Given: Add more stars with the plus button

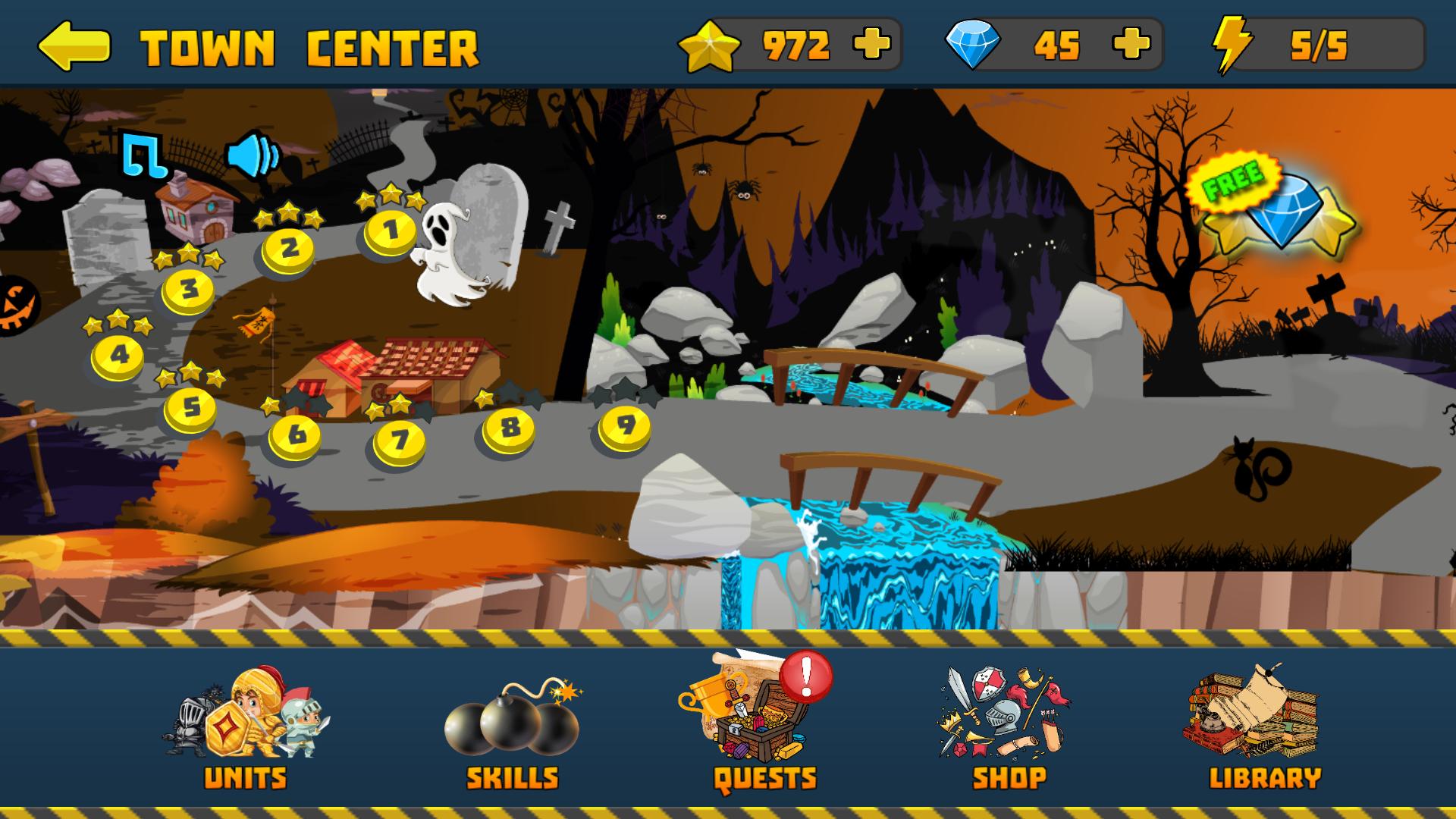Looking at the screenshot, I should point(871,45).
